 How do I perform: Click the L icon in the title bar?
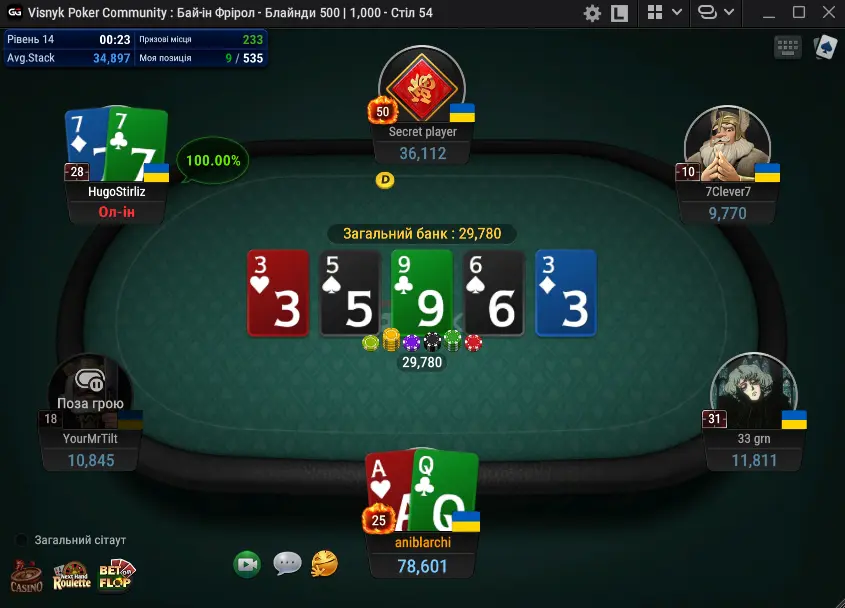[620, 13]
